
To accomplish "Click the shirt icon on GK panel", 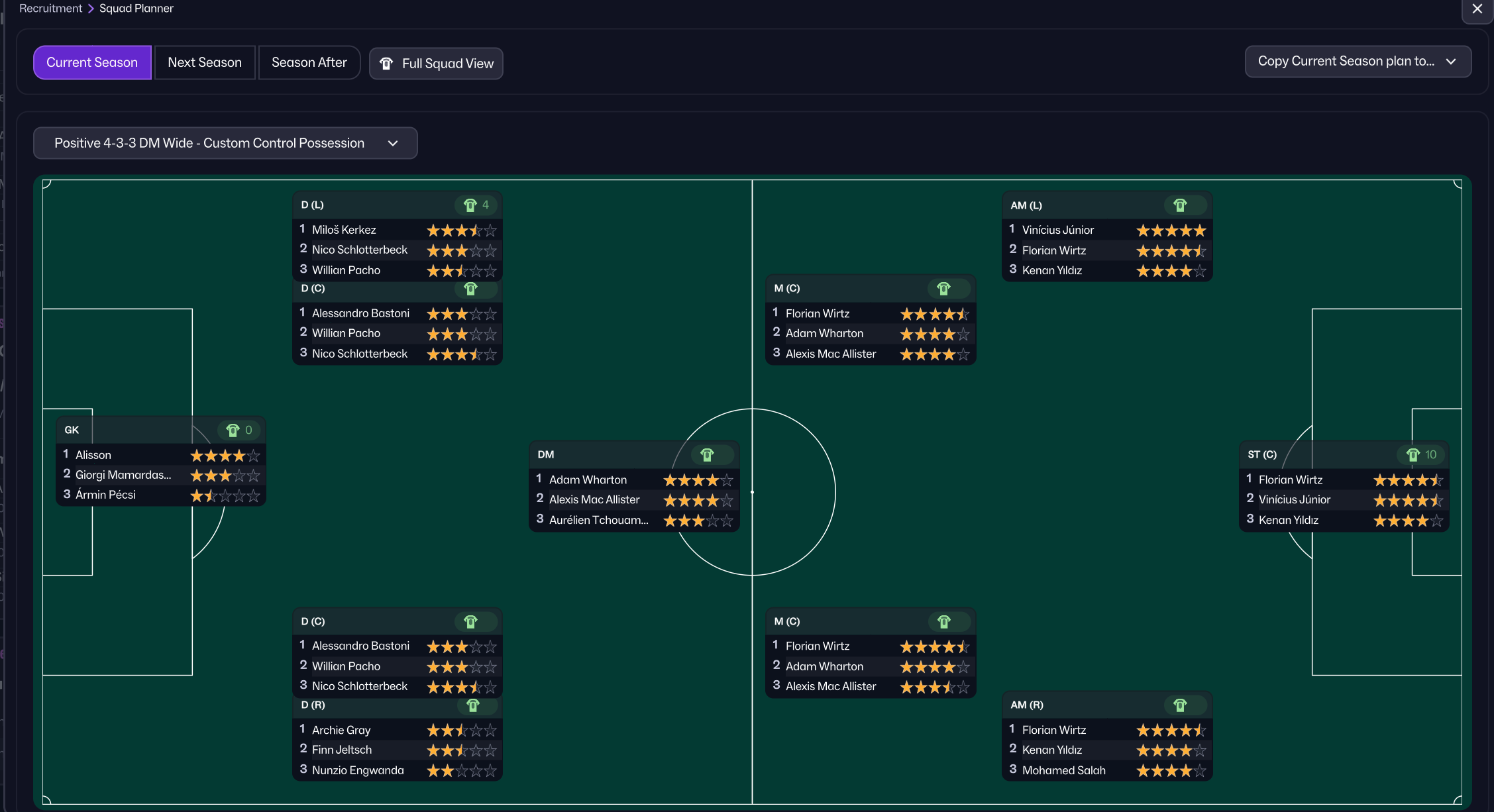I will tap(233, 431).
